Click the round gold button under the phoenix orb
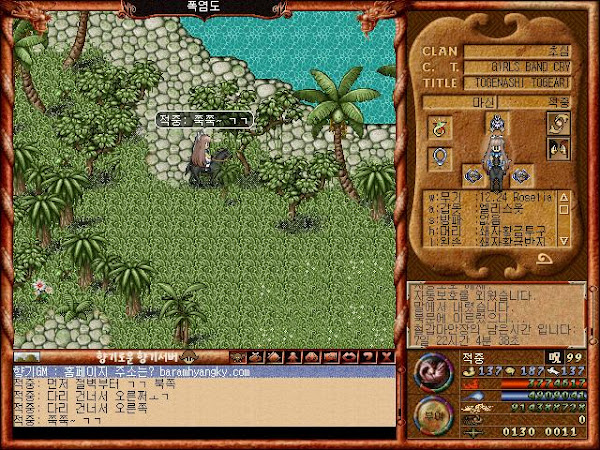The height and width of the screenshot is (450, 600). [x=431, y=417]
